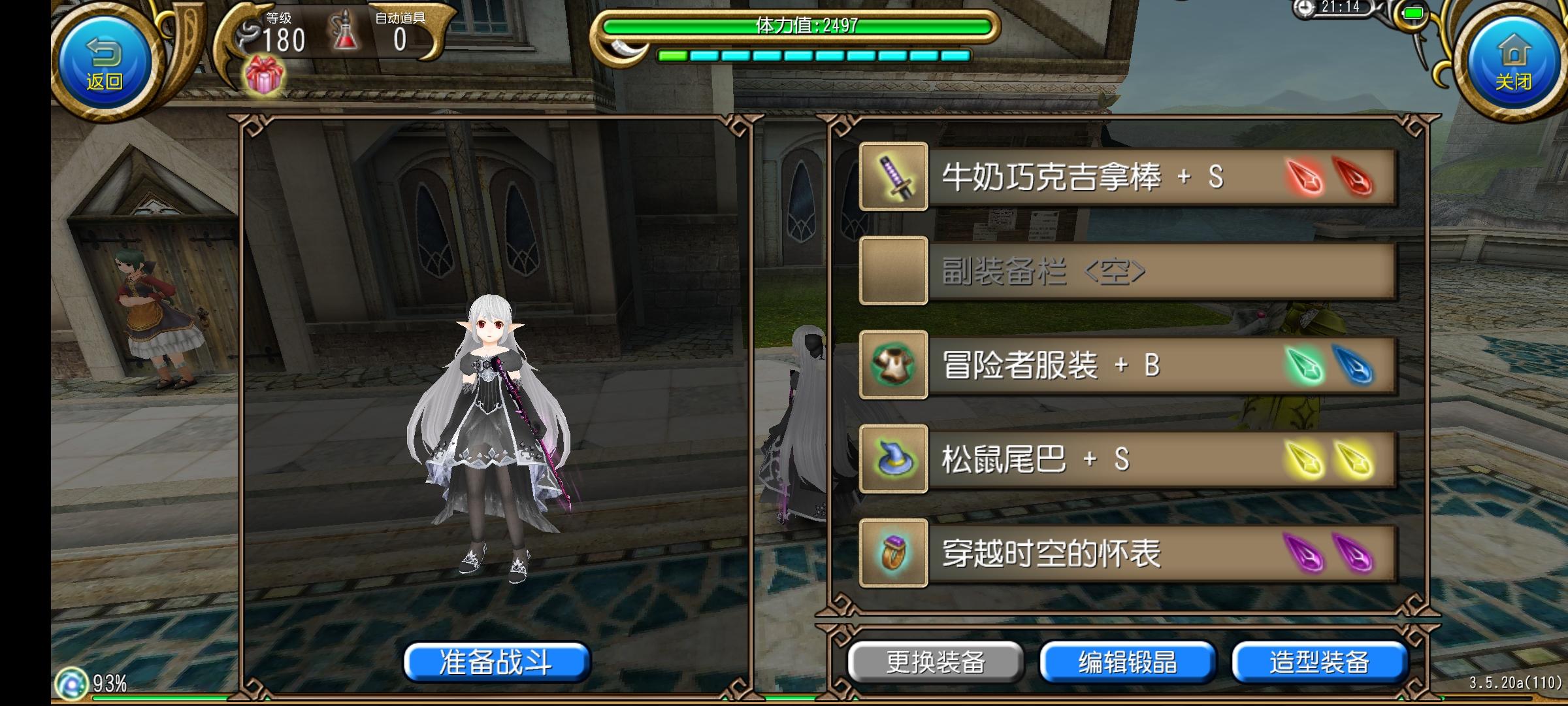Expand the 牛奶巧克吉拿棒 equipment entry

[1111, 178]
